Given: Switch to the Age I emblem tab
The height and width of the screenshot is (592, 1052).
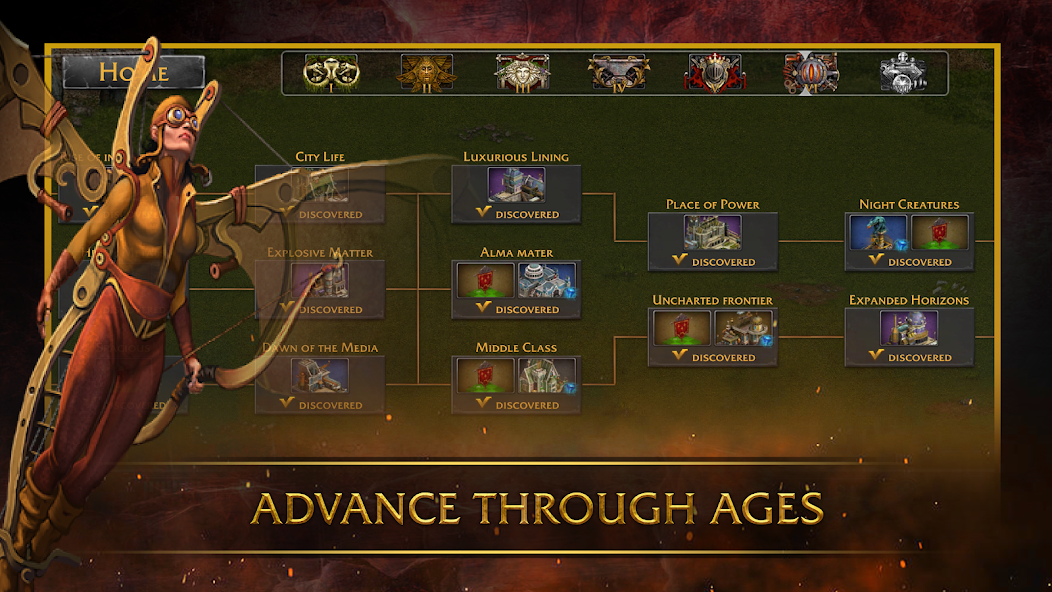Looking at the screenshot, I should [330, 73].
